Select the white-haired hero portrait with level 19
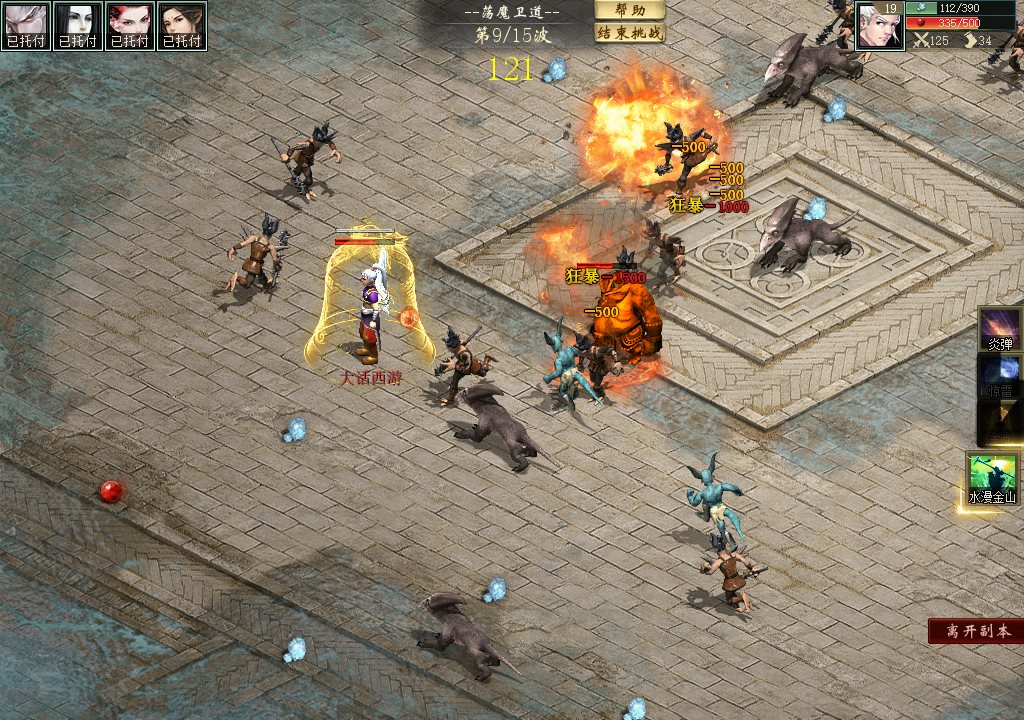The height and width of the screenshot is (720, 1024). [x=879, y=25]
